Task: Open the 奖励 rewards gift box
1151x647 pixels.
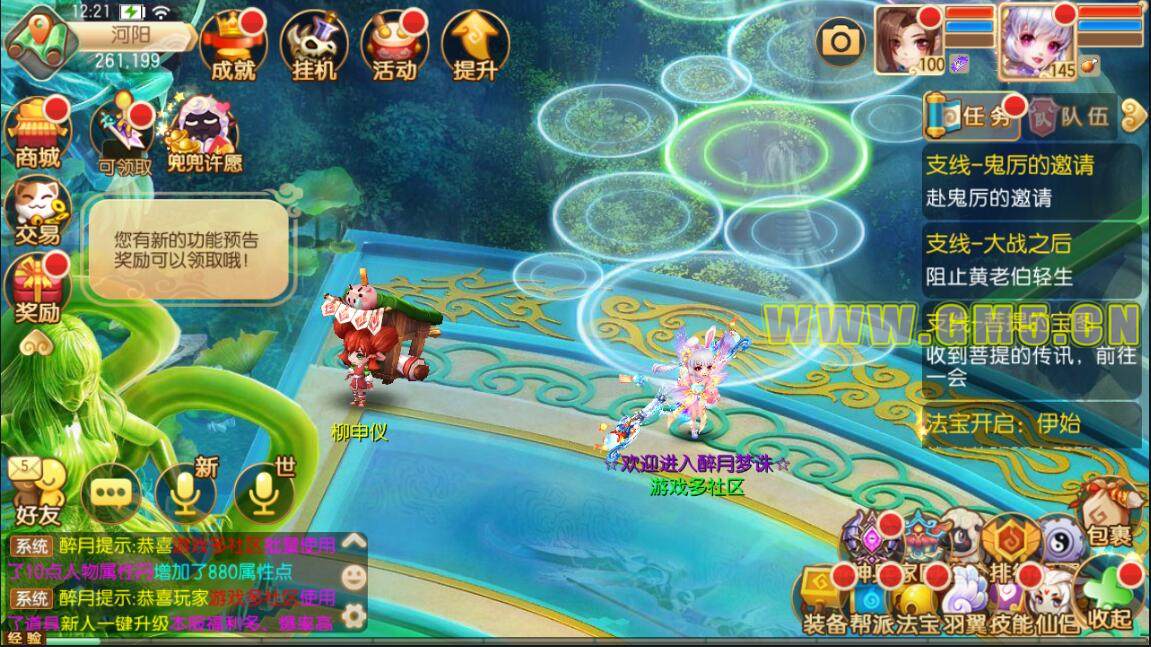Action: 37,285
